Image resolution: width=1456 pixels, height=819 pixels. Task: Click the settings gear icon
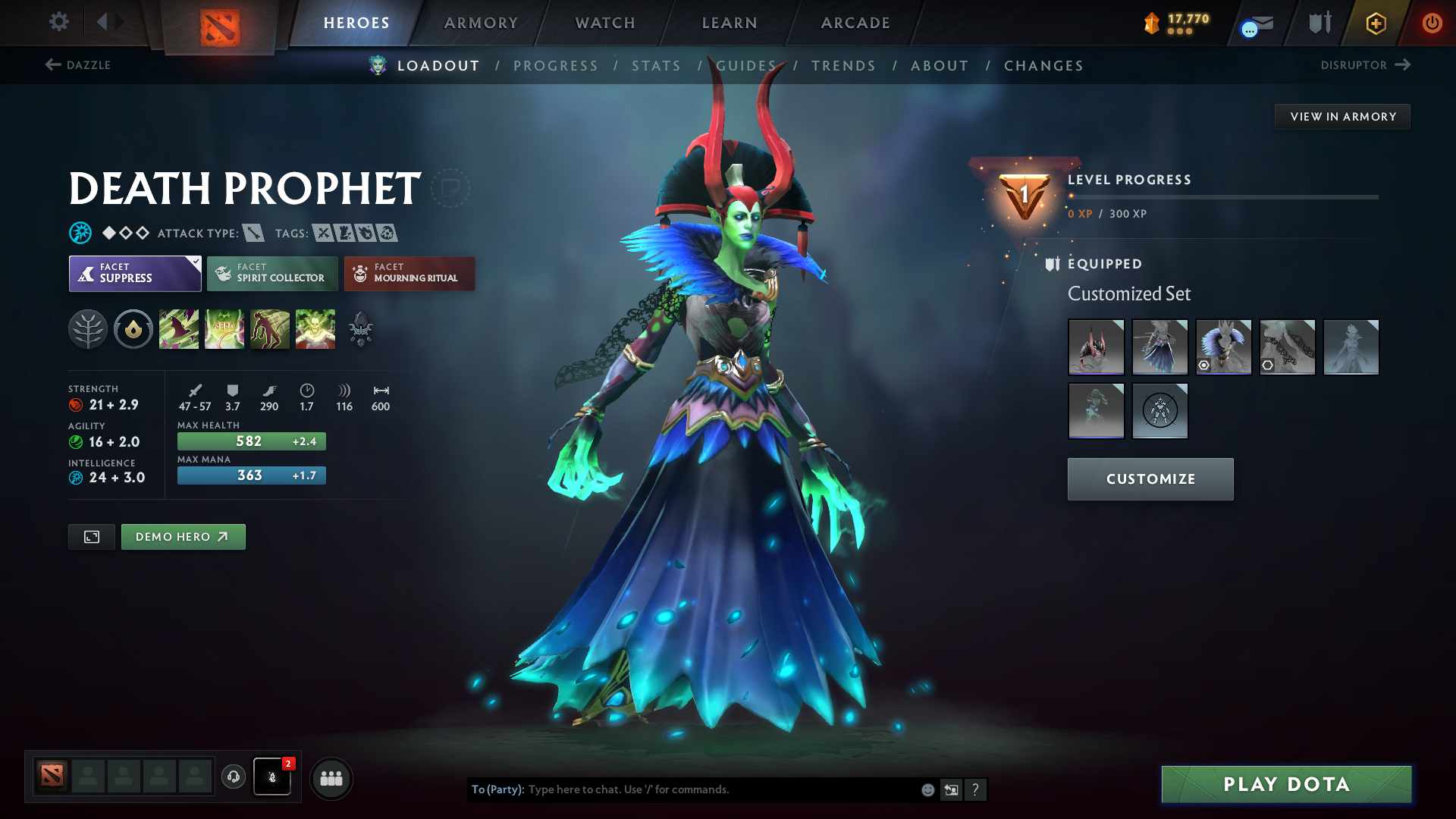[x=58, y=22]
